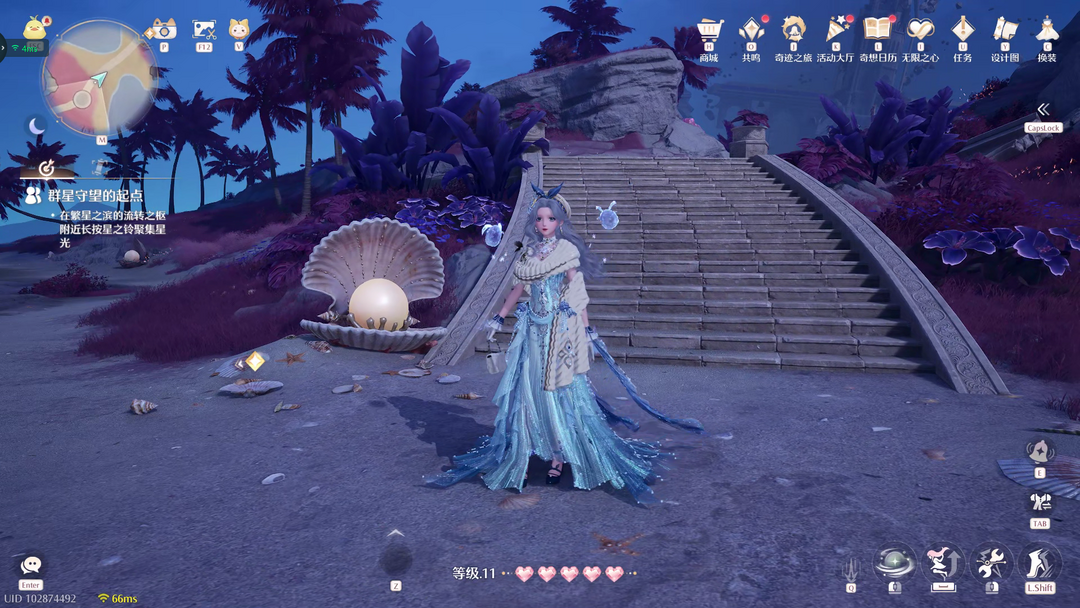Open the Momo companion face icon

[x=239, y=29]
